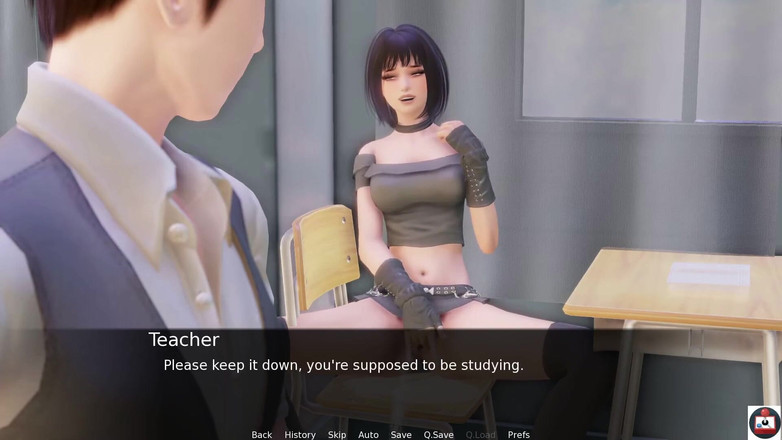Activate the Skip button
The image size is (782, 440).
[x=337, y=434]
